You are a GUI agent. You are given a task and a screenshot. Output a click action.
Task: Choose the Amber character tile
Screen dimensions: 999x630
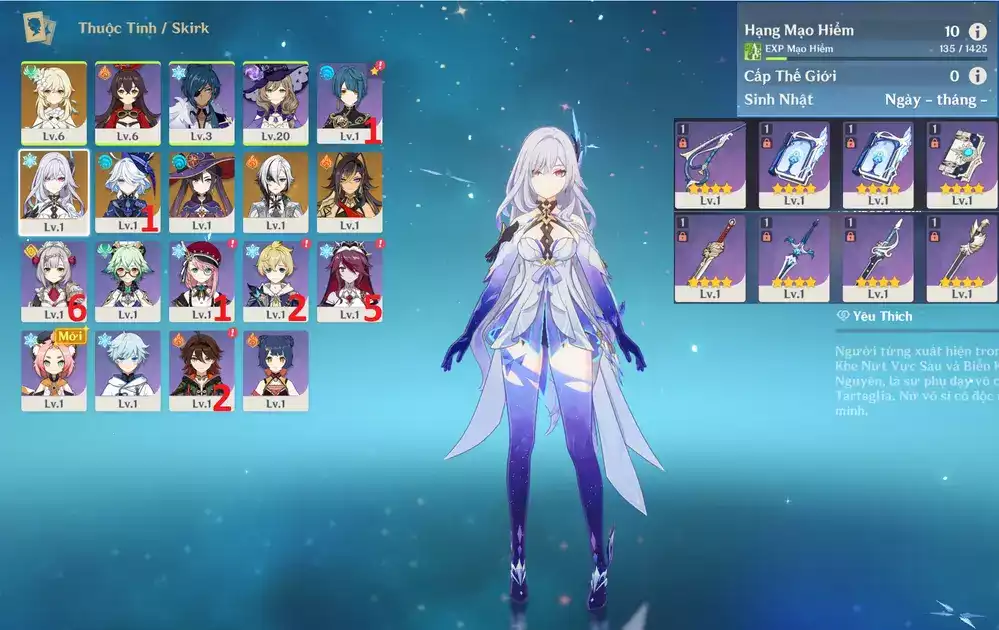pyautogui.click(x=127, y=101)
